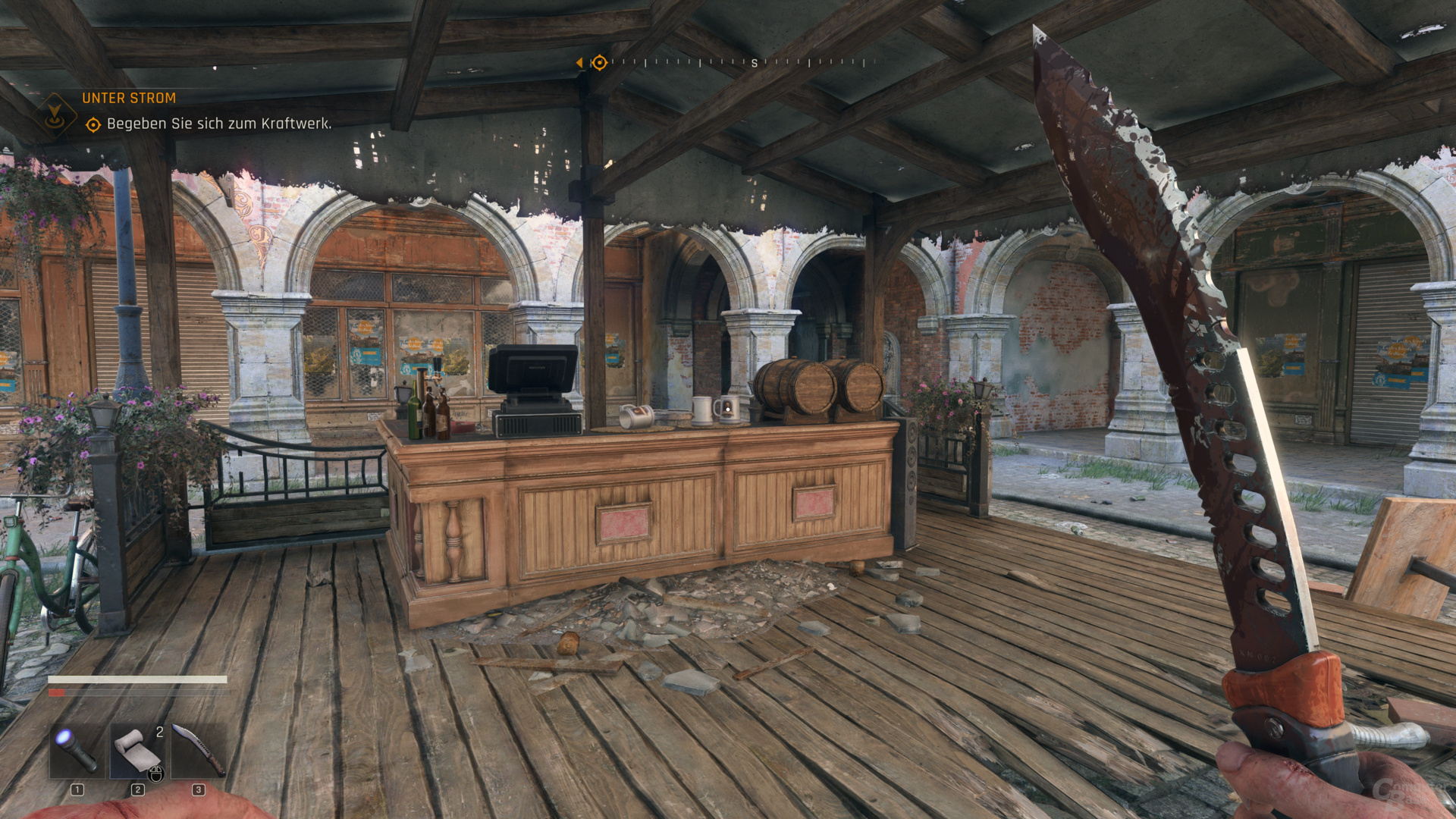Select the objective marker on the compass

tap(599, 62)
